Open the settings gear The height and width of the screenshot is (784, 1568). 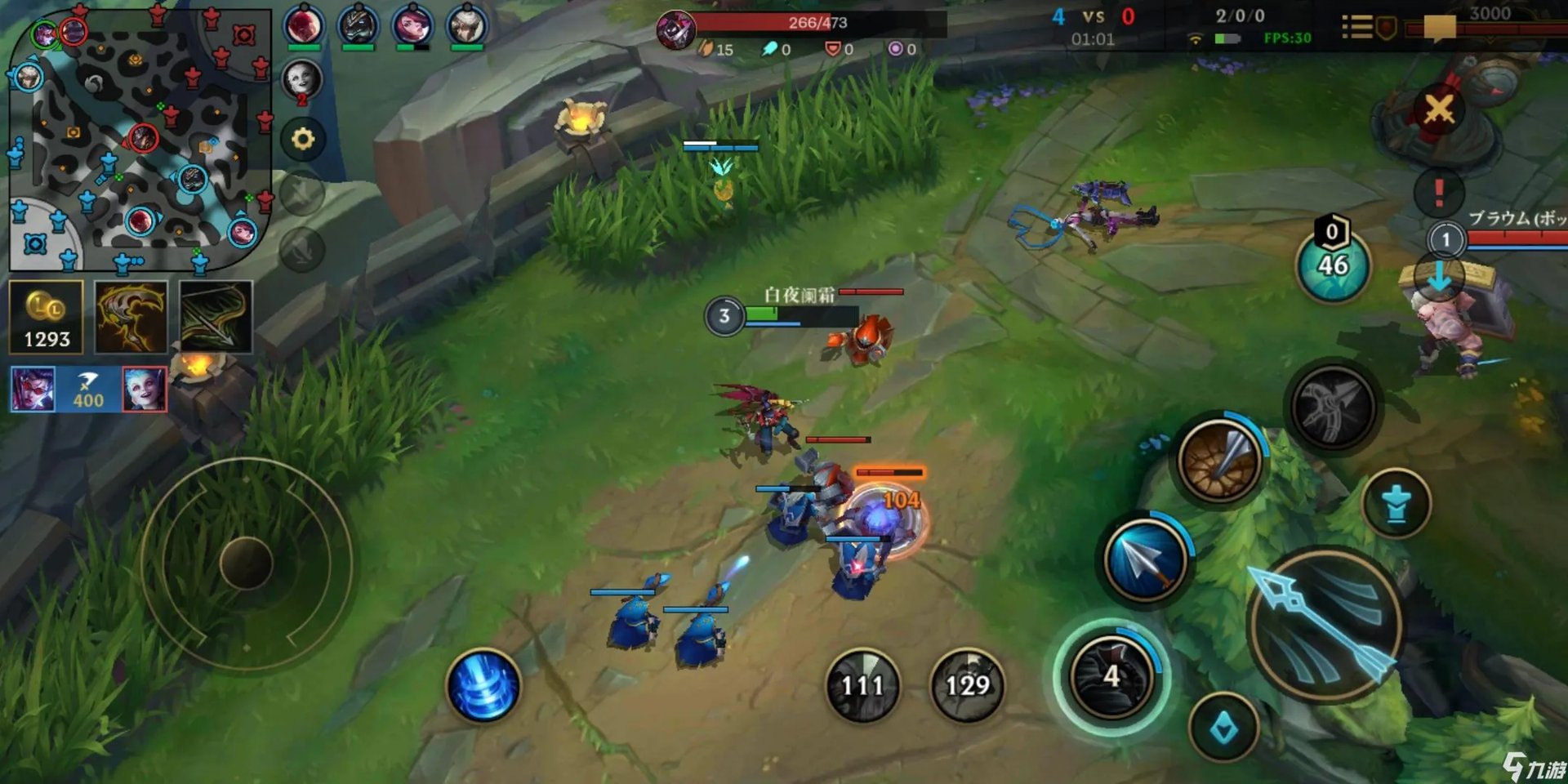tap(303, 140)
